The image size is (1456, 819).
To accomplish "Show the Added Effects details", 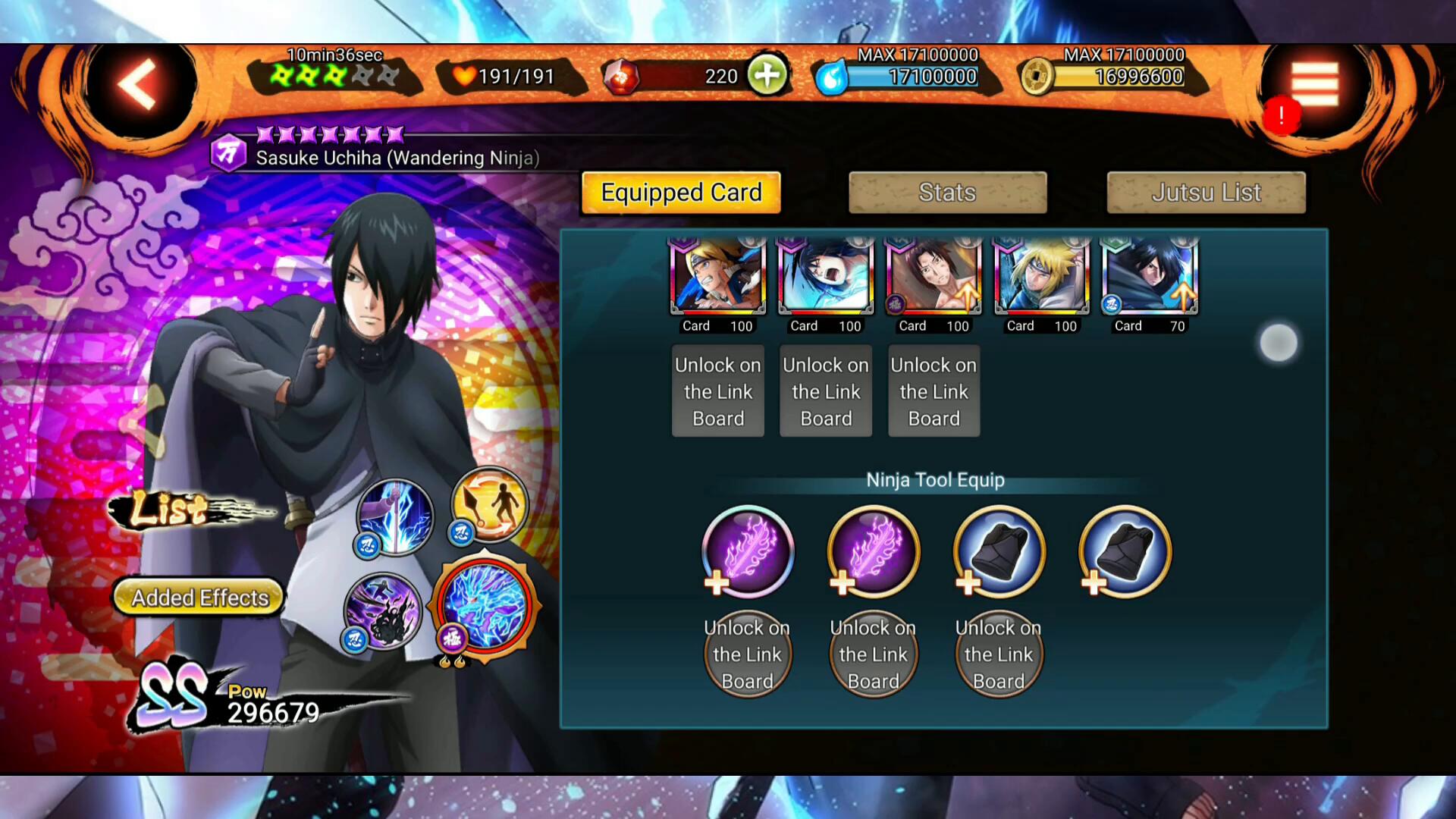I will pyautogui.click(x=199, y=598).
